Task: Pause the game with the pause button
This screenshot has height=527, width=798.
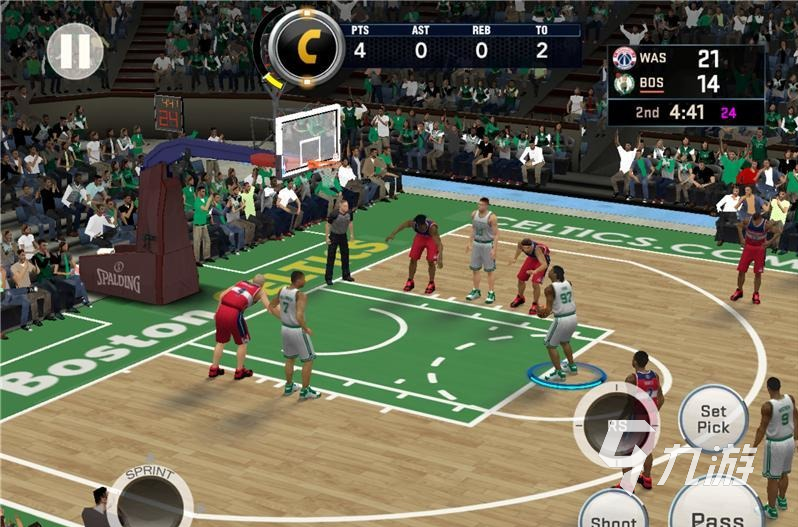Action: pos(75,51)
